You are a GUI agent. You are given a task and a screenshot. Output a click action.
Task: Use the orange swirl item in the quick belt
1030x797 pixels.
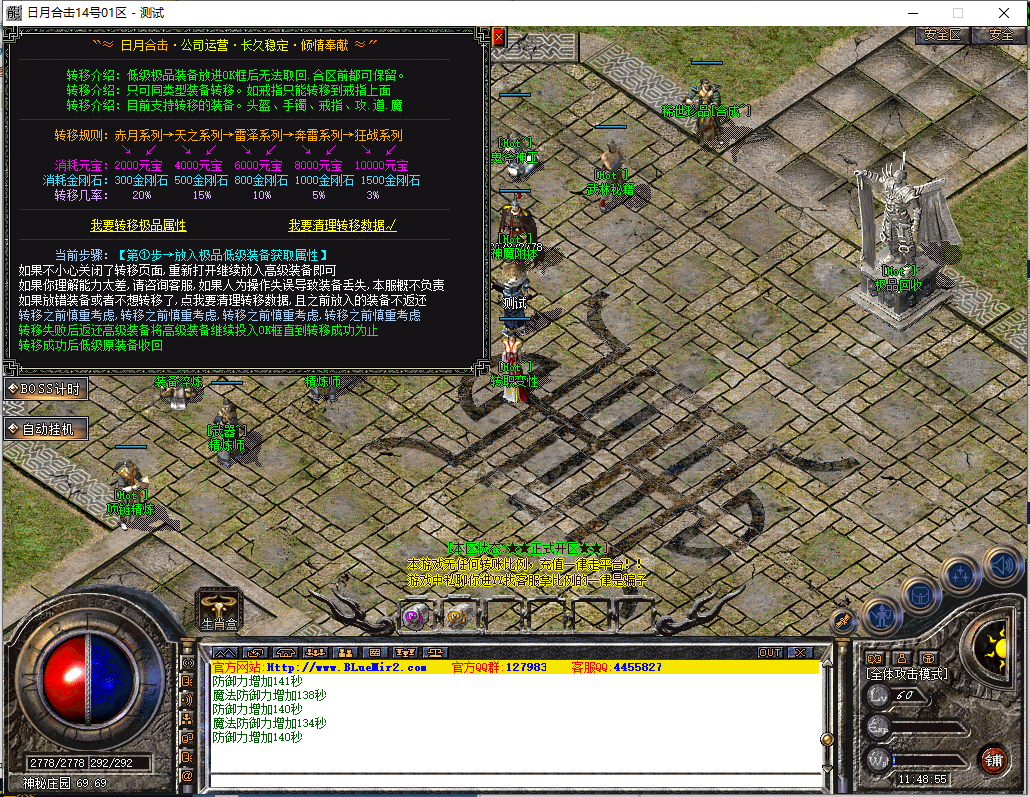pyautogui.click(x=456, y=617)
